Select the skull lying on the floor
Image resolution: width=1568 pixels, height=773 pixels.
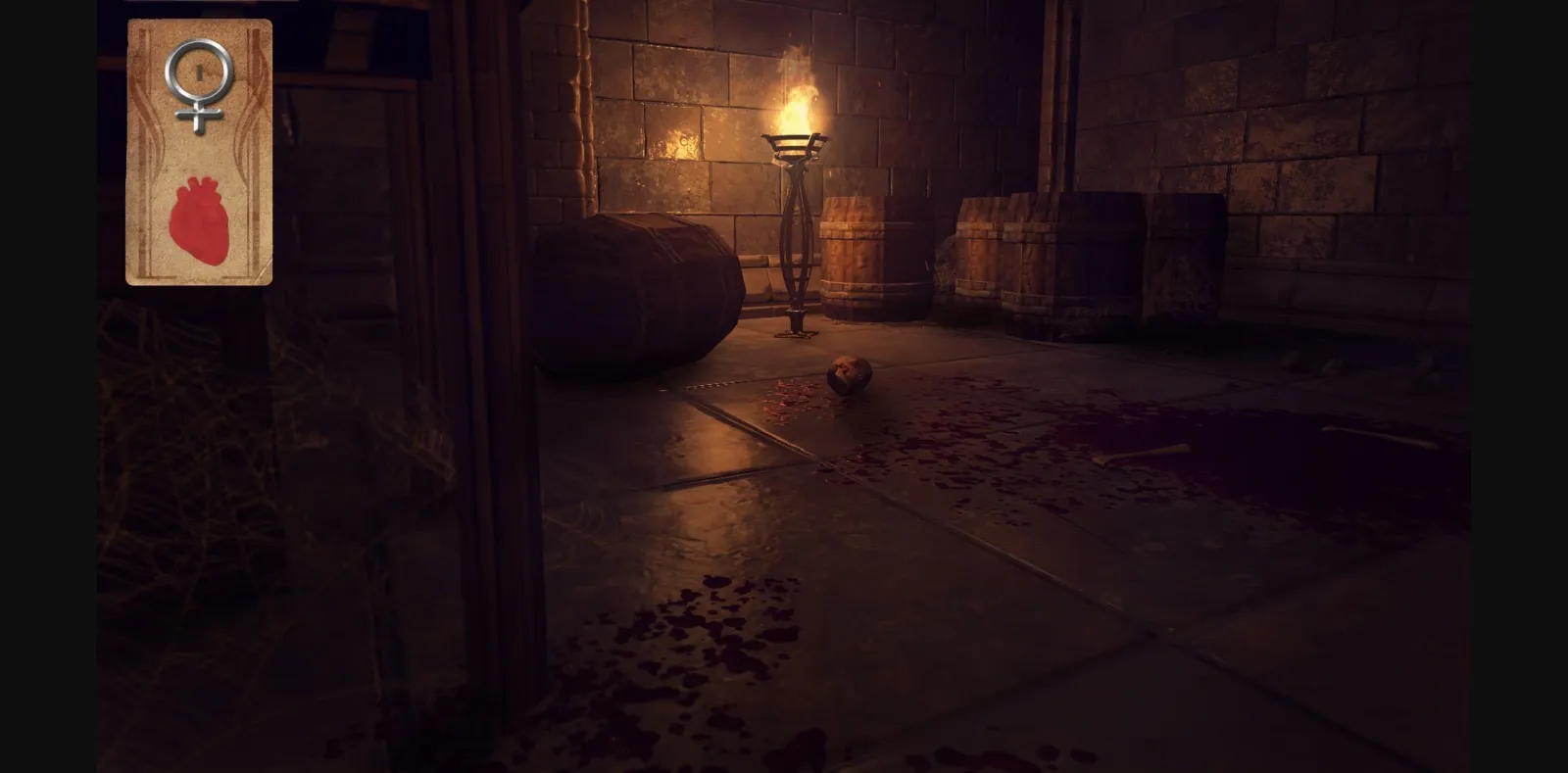pyautogui.click(x=849, y=377)
